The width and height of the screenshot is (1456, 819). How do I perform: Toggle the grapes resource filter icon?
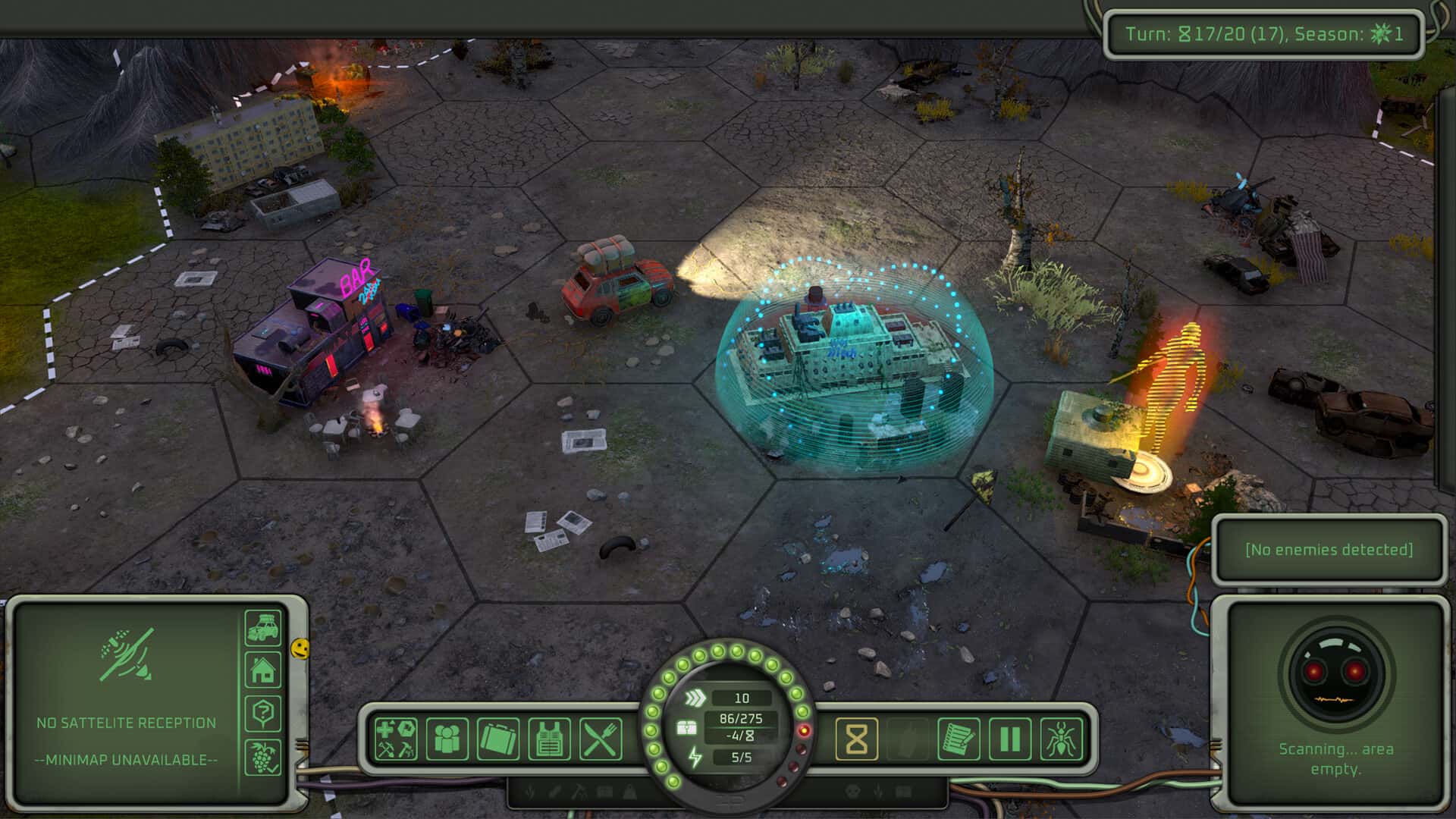262,757
